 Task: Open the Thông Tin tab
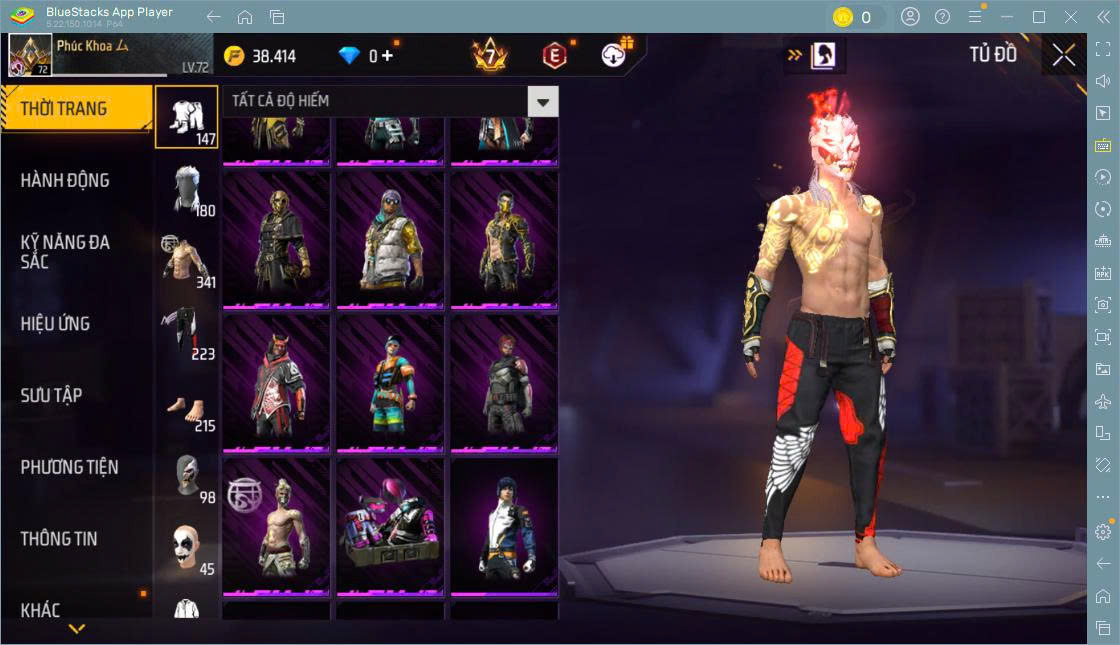pyautogui.click(x=60, y=539)
